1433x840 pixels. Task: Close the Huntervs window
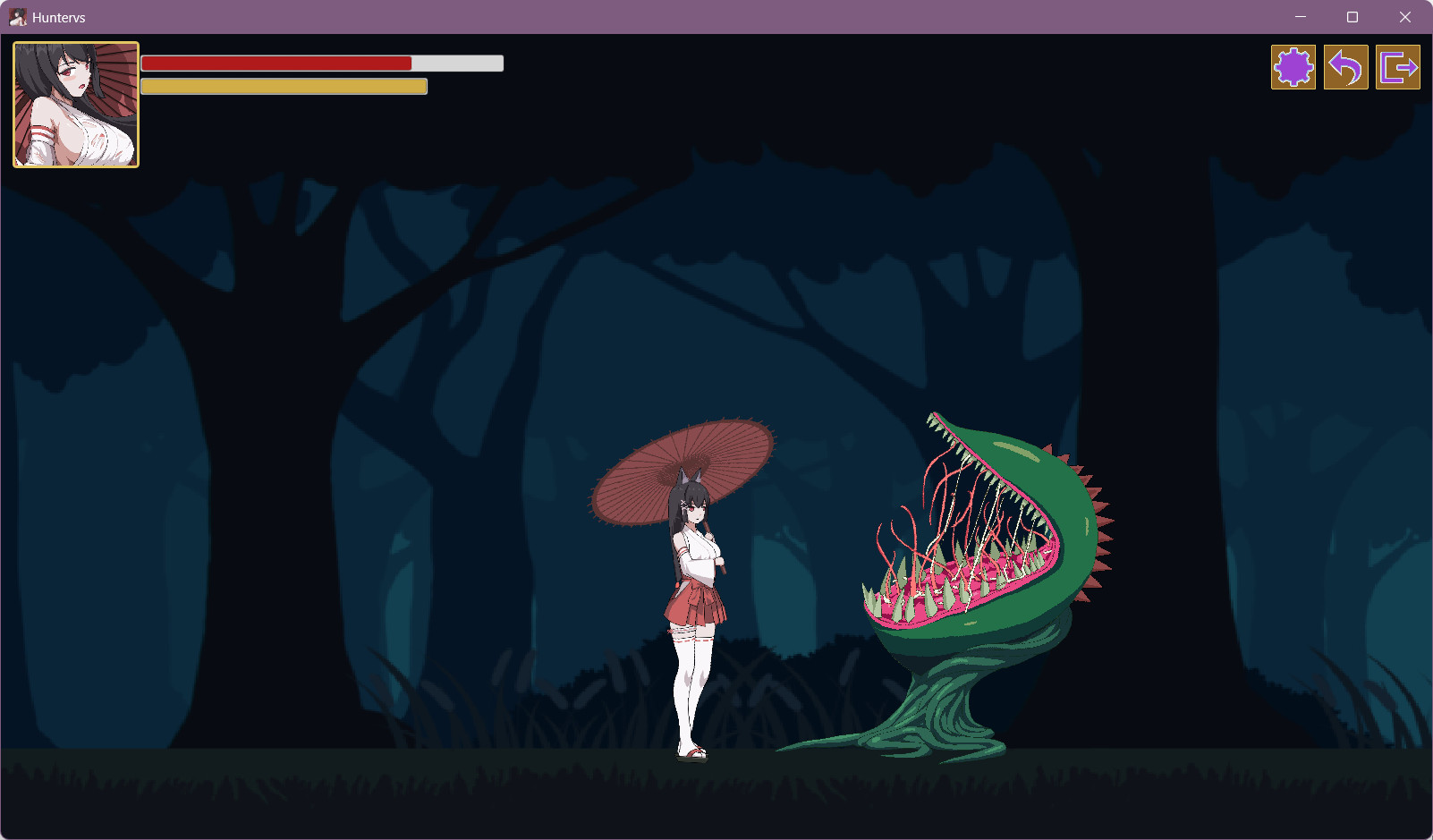pyautogui.click(x=1405, y=17)
